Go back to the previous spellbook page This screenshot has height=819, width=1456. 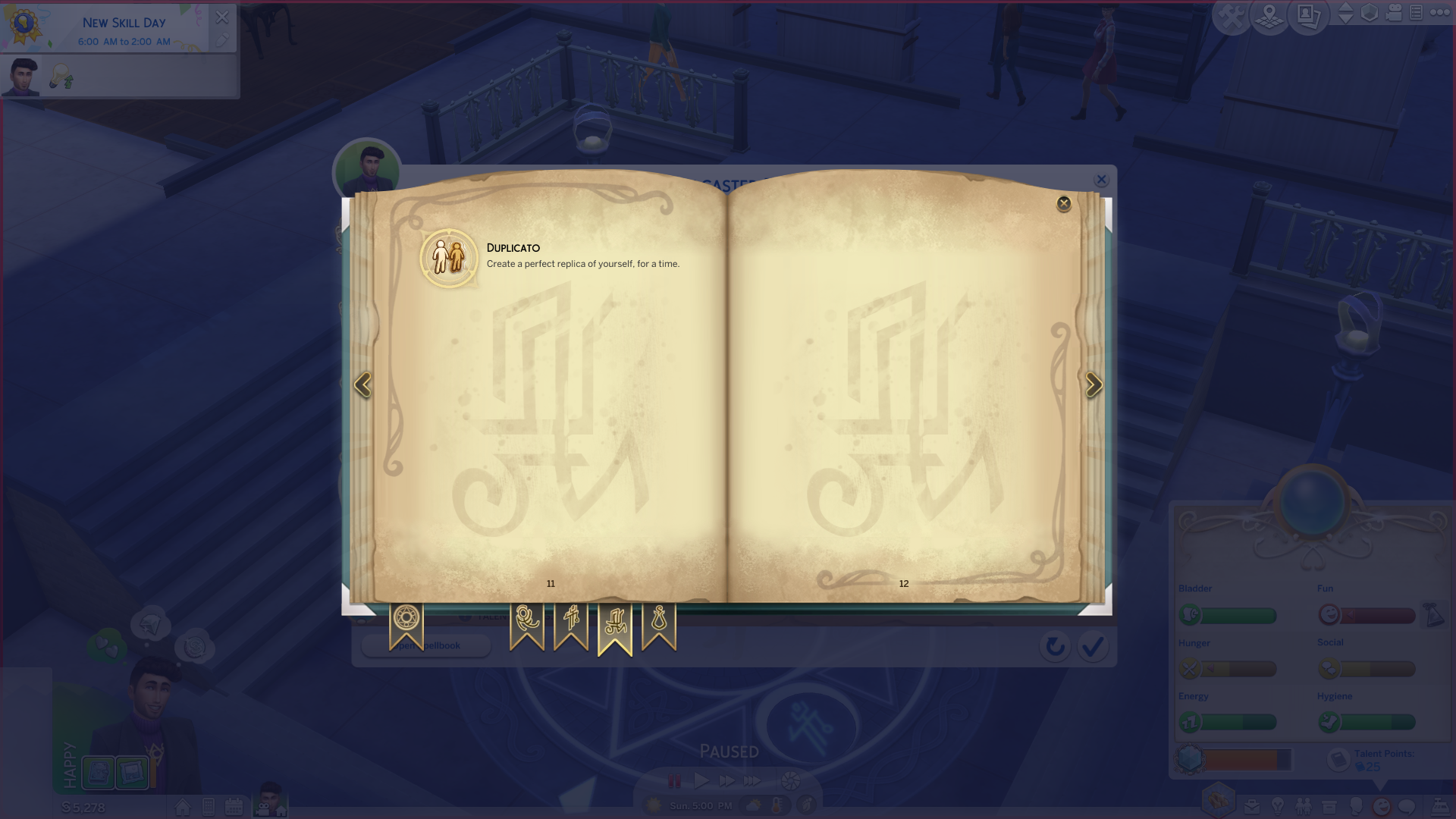click(x=363, y=385)
